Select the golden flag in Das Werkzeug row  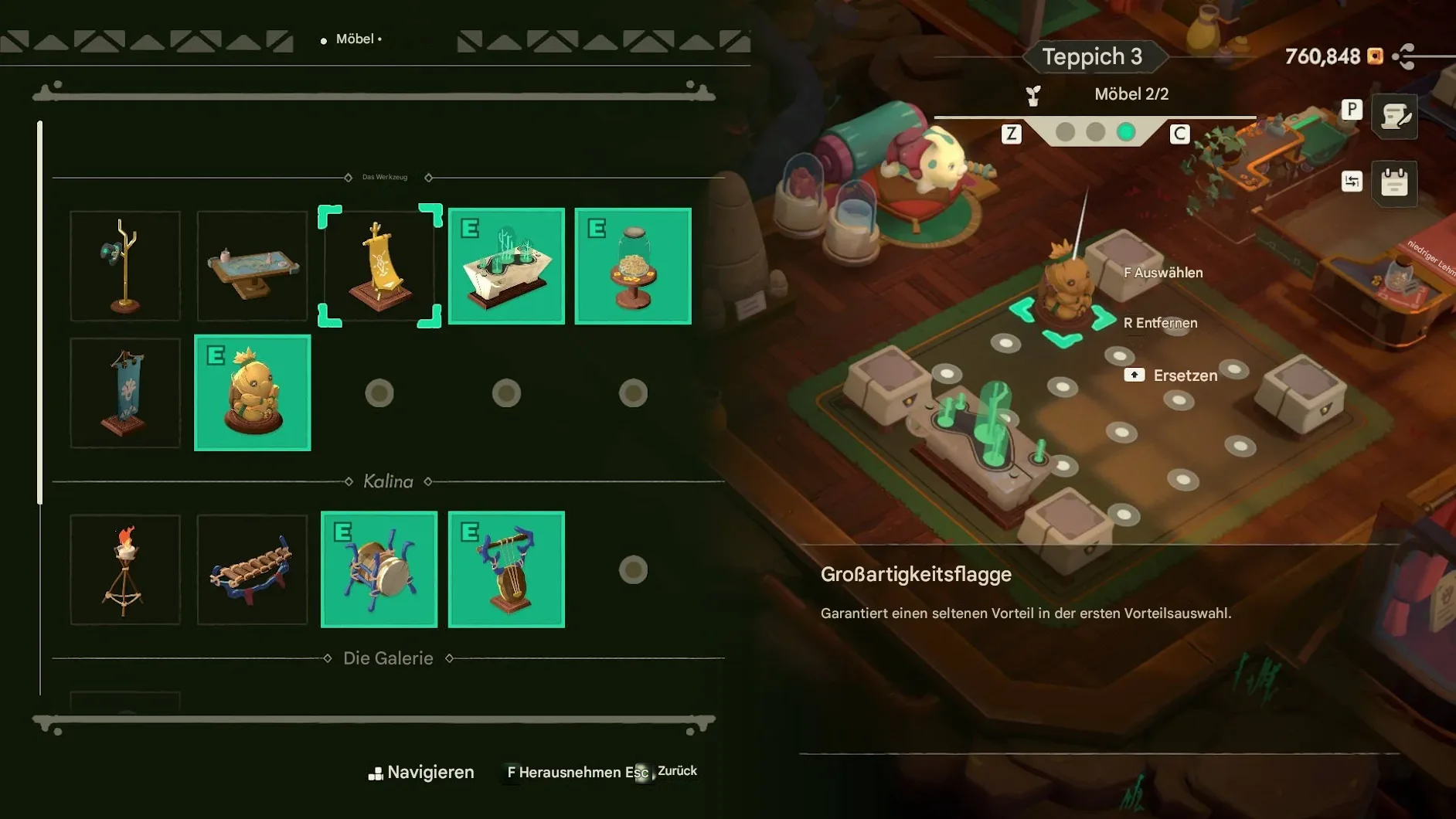(379, 266)
